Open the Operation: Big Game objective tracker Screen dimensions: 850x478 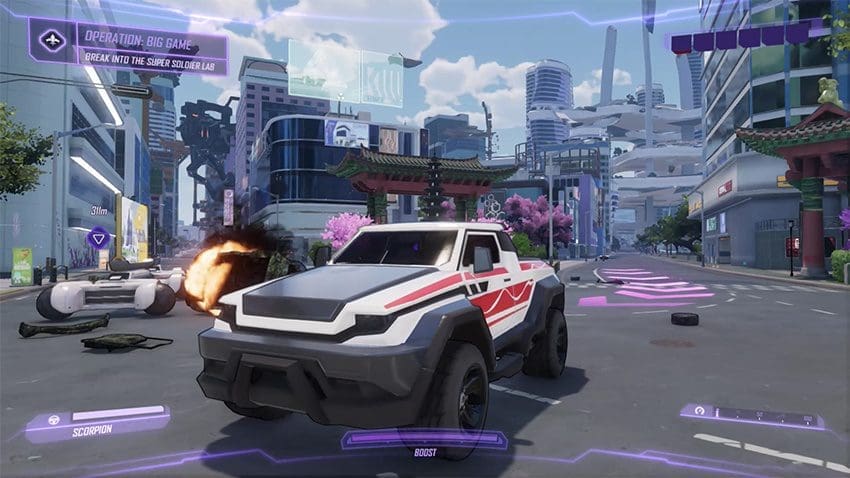tap(152, 47)
